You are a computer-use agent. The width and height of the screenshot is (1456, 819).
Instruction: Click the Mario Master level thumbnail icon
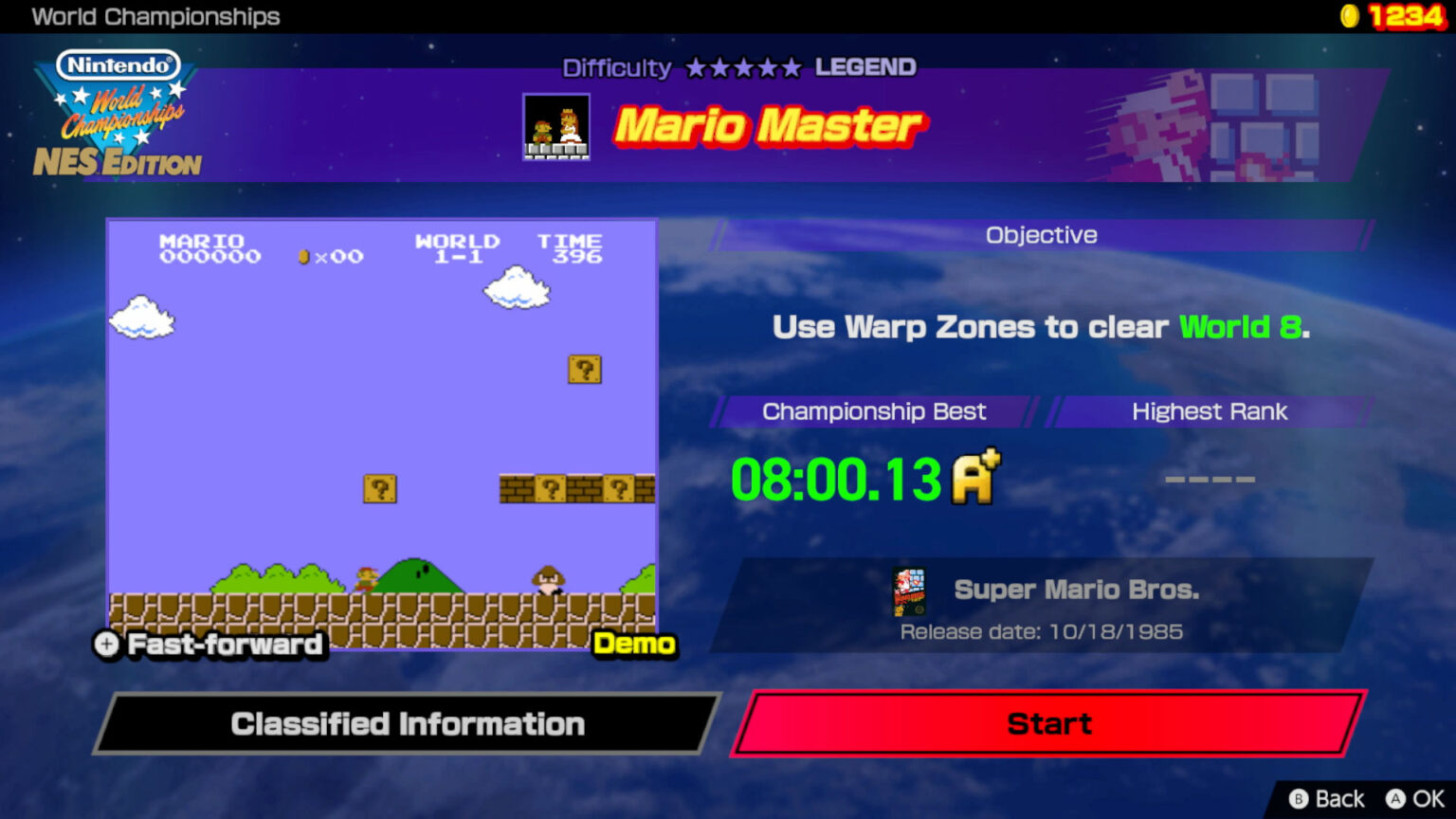(555, 127)
